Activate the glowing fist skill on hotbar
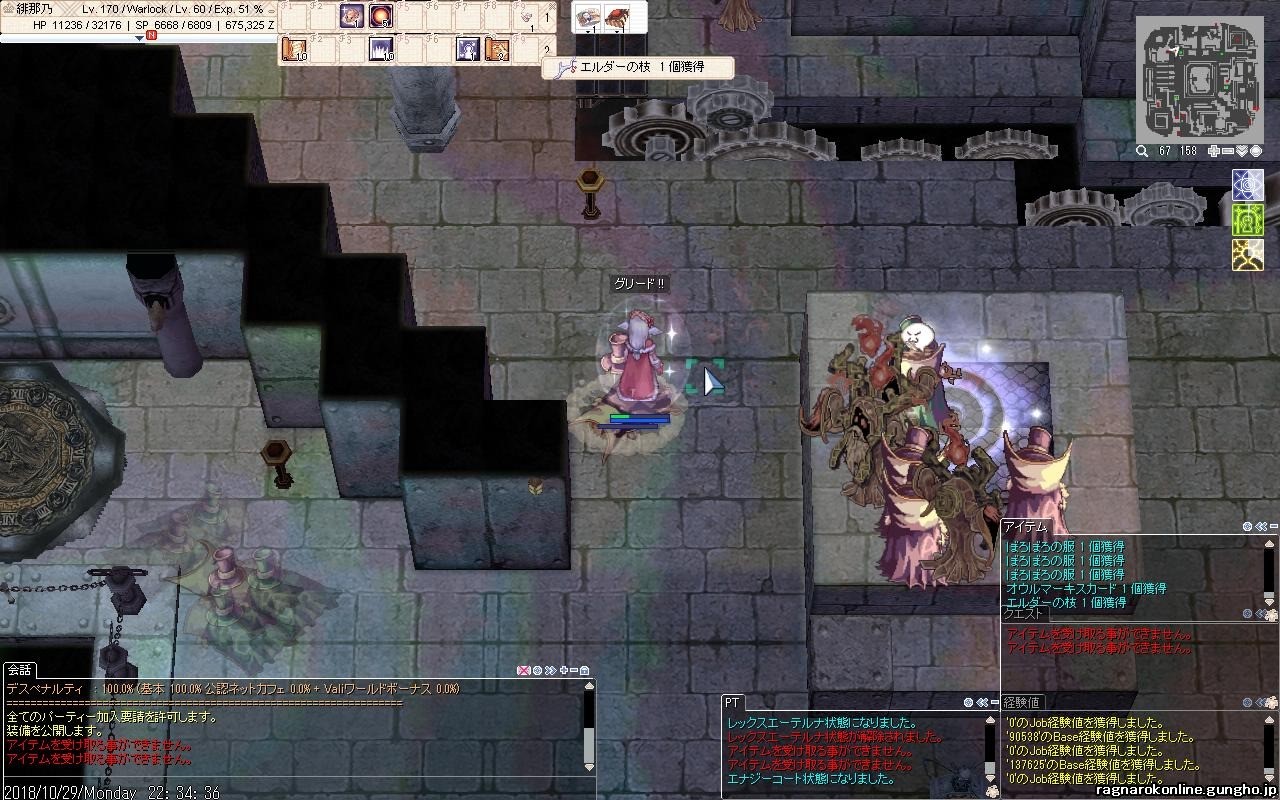Image resolution: width=1280 pixels, height=800 pixels. point(351,16)
